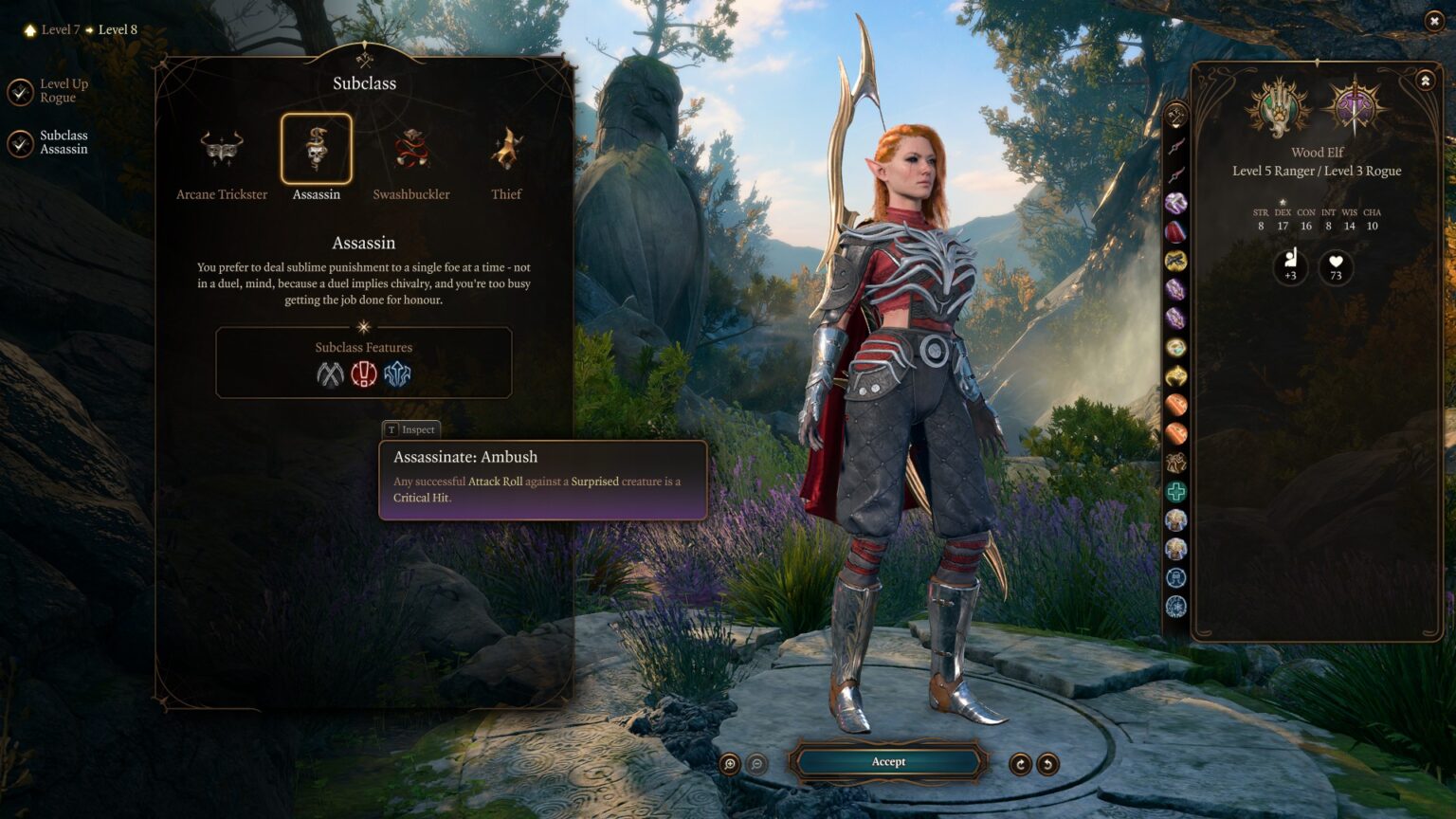The width and height of the screenshot is (1456, 819).
Task: Click the heart icon showing 73 hit points
Action: coord(1336,268)
